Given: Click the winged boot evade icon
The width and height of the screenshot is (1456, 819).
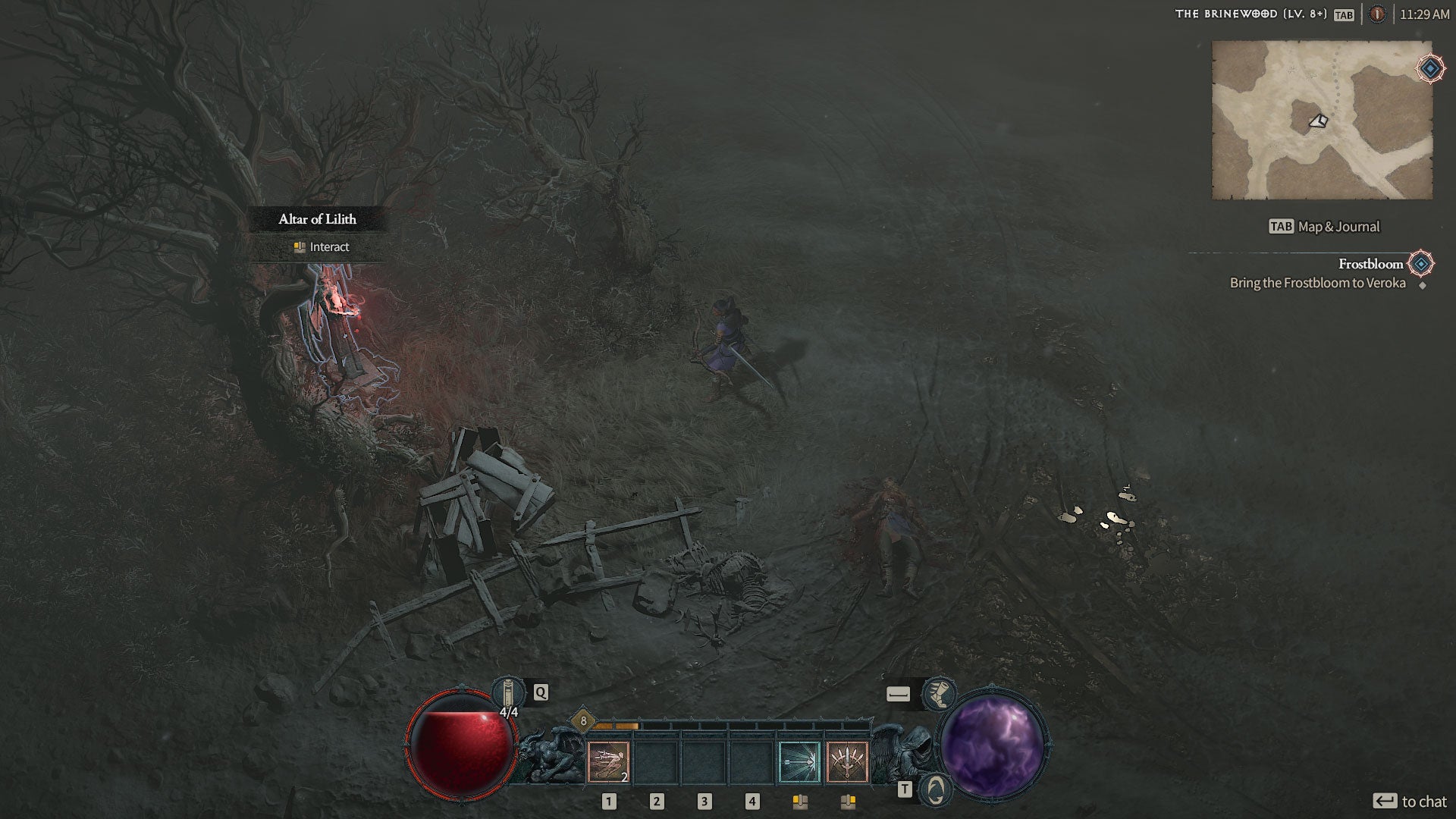Looking at the screenshot, I should (939, 694).
